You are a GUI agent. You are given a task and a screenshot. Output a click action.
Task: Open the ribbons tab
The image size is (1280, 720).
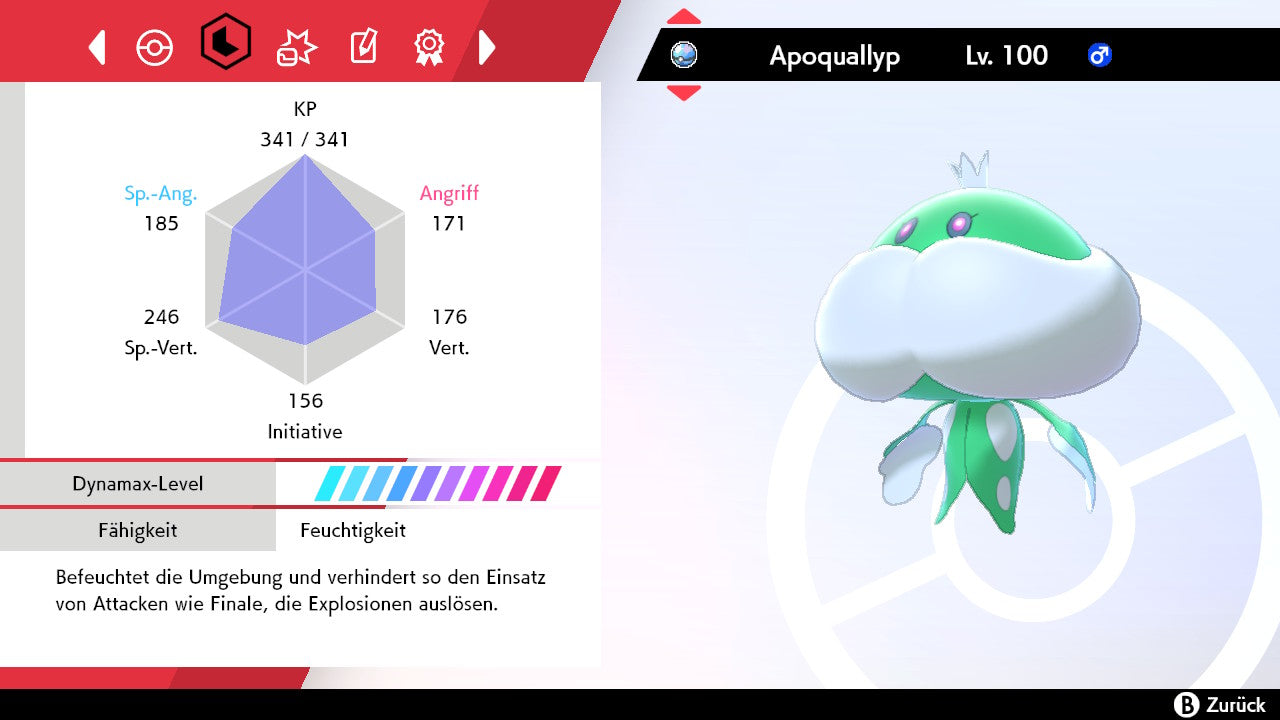[x=429, y=47]
